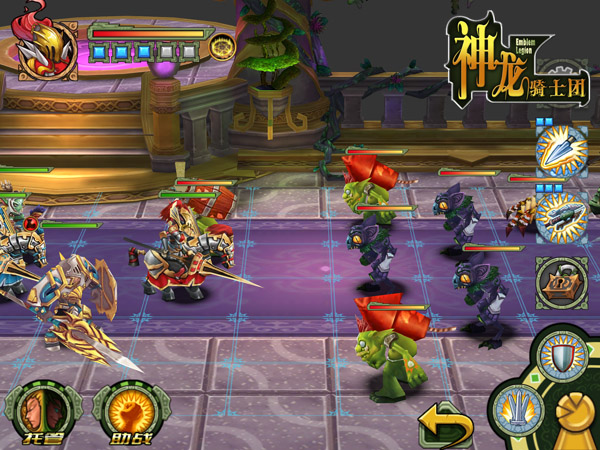Activate the fiery ring skill icon
Viewport: 600px width, 450px height.
pos(221,46)
